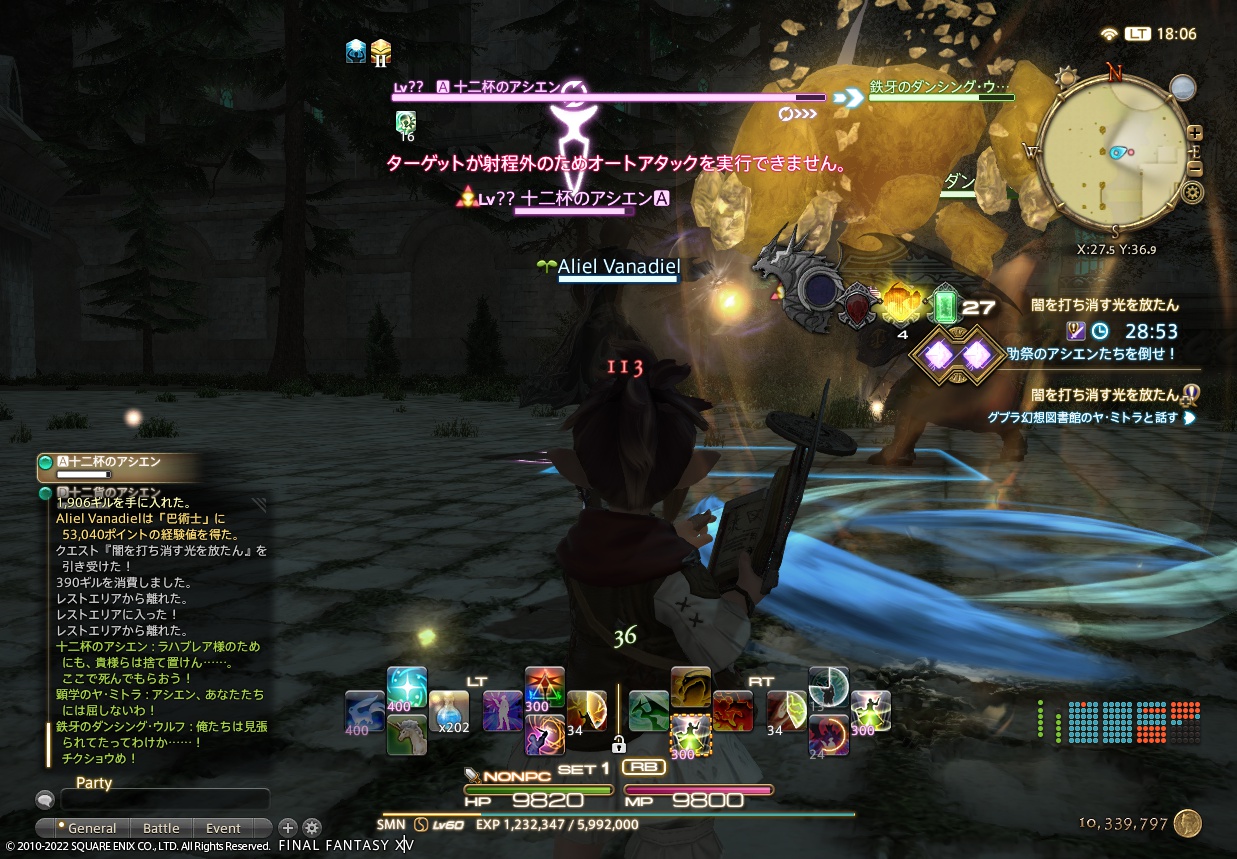Click the gil currency coin icon

(1187, 823)
